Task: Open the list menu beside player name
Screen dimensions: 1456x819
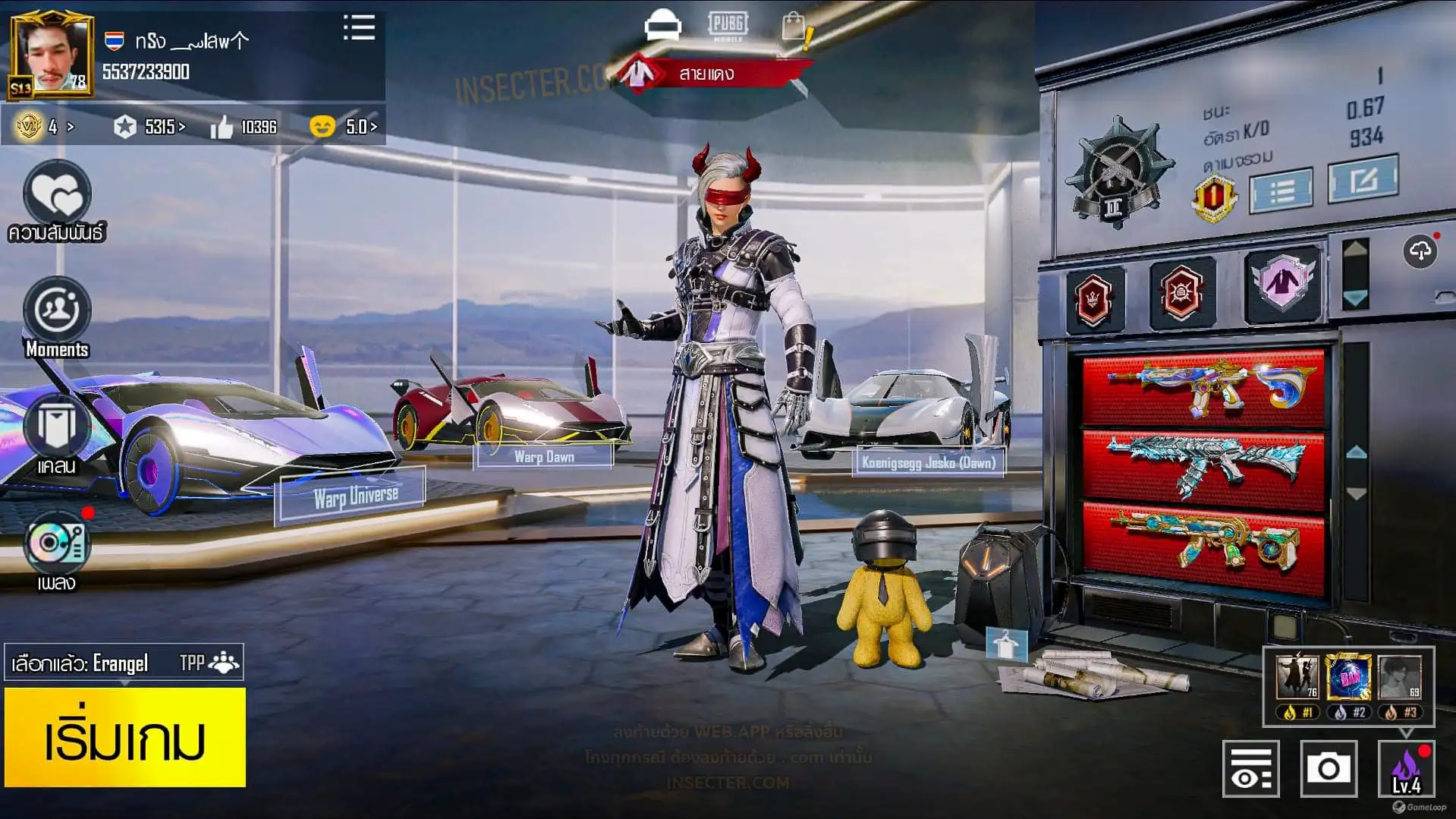Action: click(x=359, y=28)
